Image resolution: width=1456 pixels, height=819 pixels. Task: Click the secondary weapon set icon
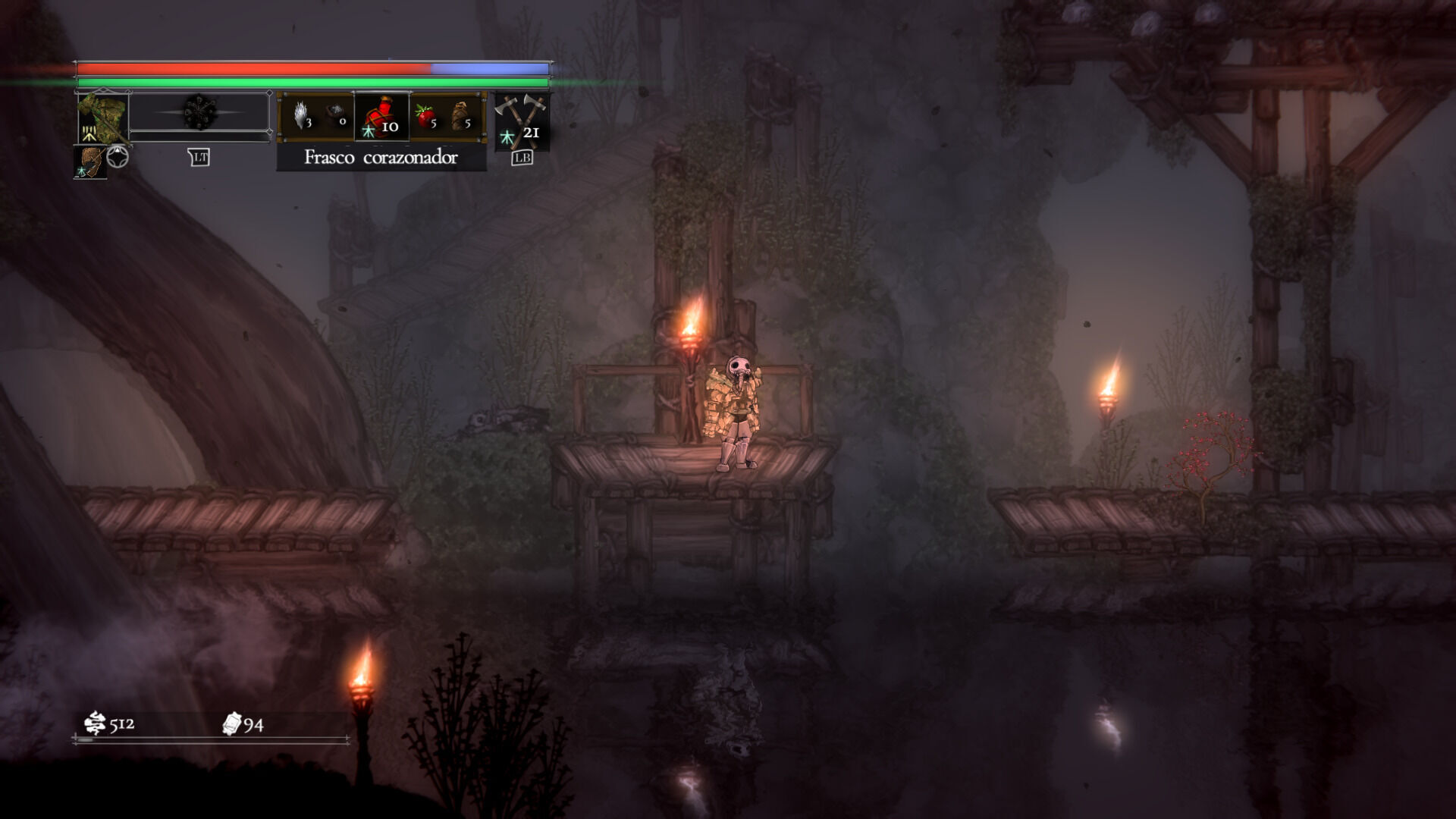click(x=89, y=162)
